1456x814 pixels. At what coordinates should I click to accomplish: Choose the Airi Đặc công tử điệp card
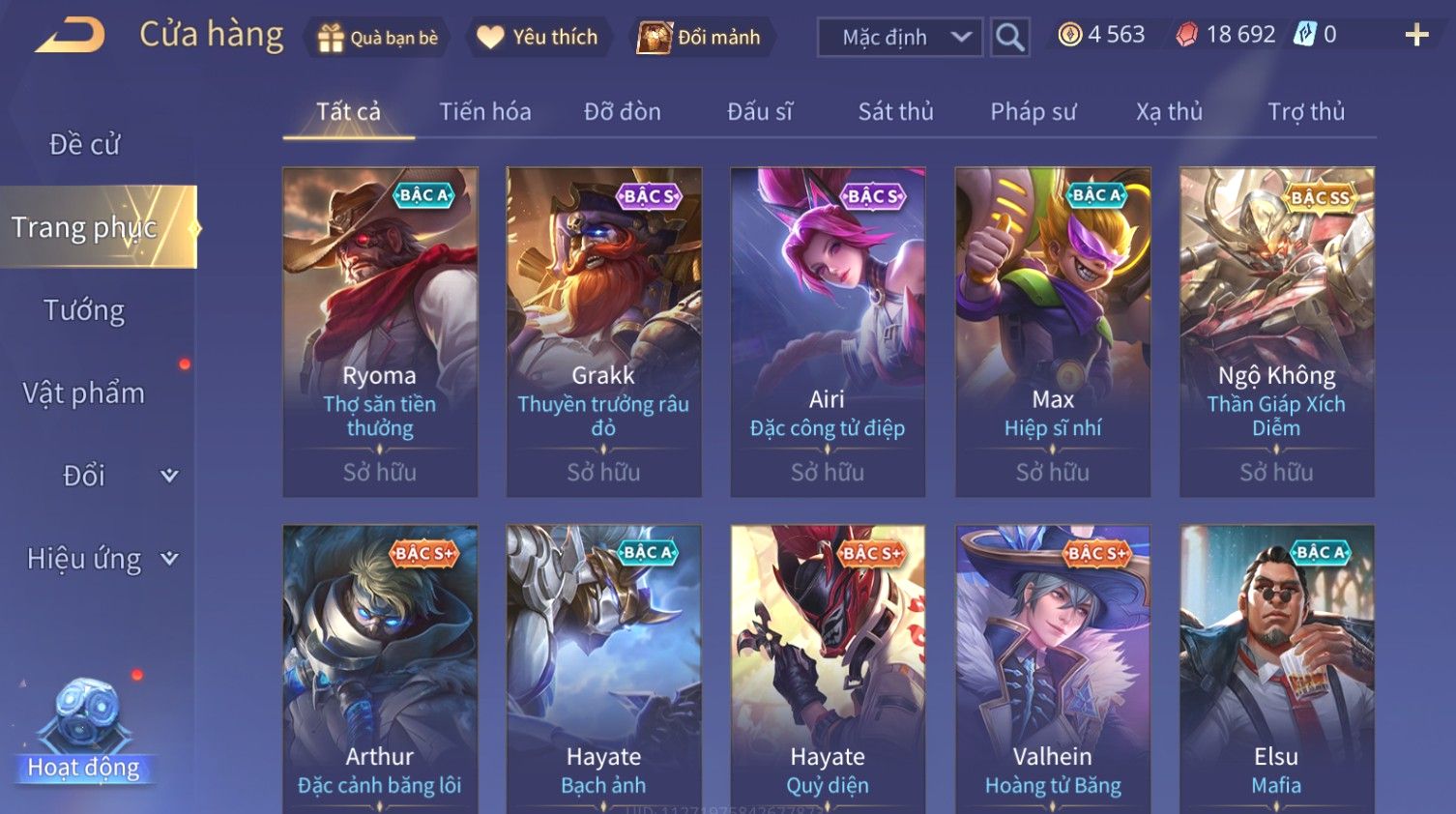click(x=828, y=332)
